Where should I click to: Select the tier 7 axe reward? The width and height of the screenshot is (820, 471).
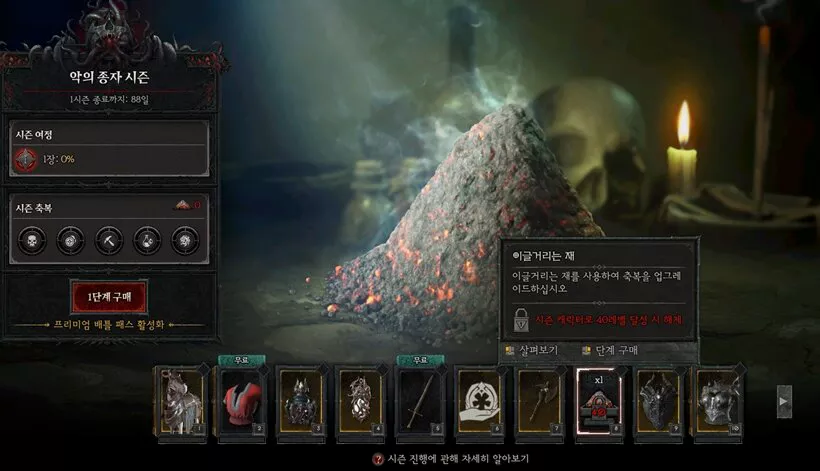click(x=540, y=403)
